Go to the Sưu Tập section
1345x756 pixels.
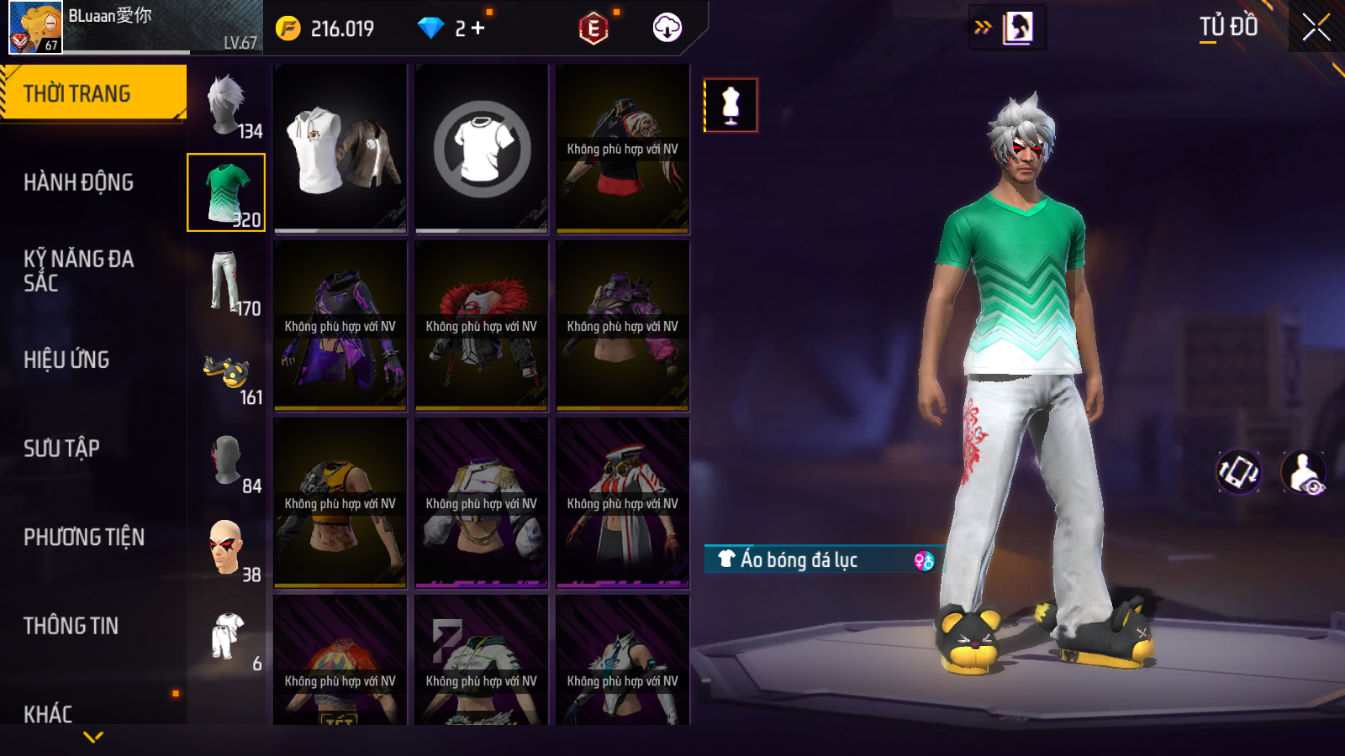point(61,448)
